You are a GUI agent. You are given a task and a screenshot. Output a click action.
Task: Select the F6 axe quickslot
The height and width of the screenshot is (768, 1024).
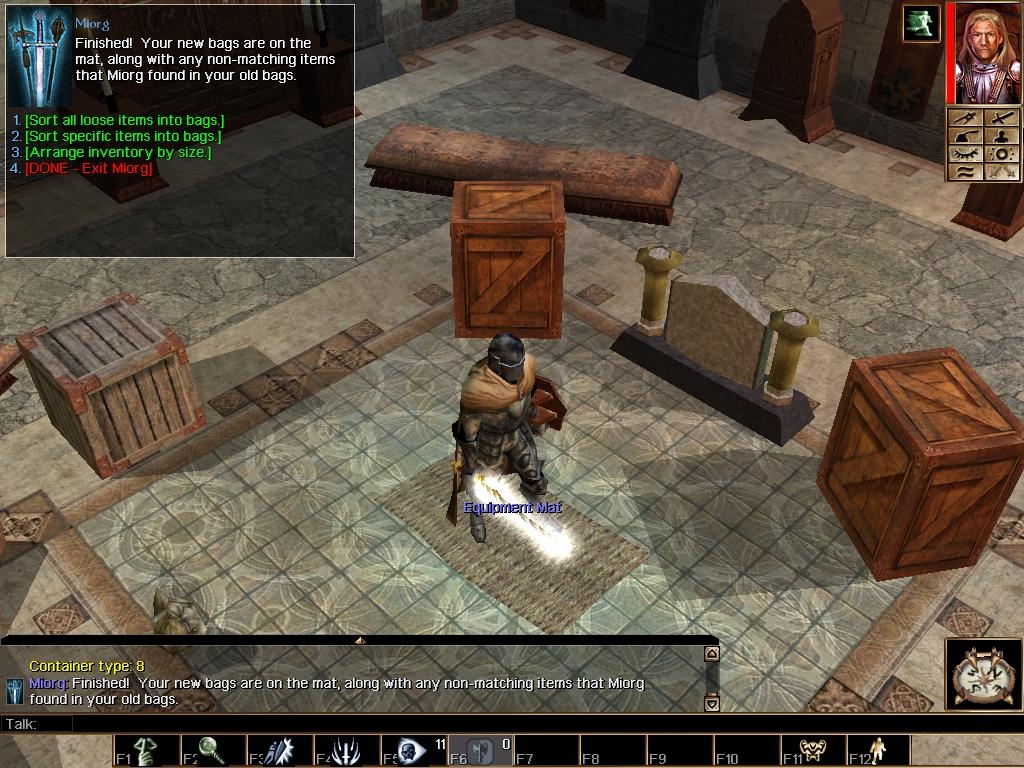click(478, 751)
